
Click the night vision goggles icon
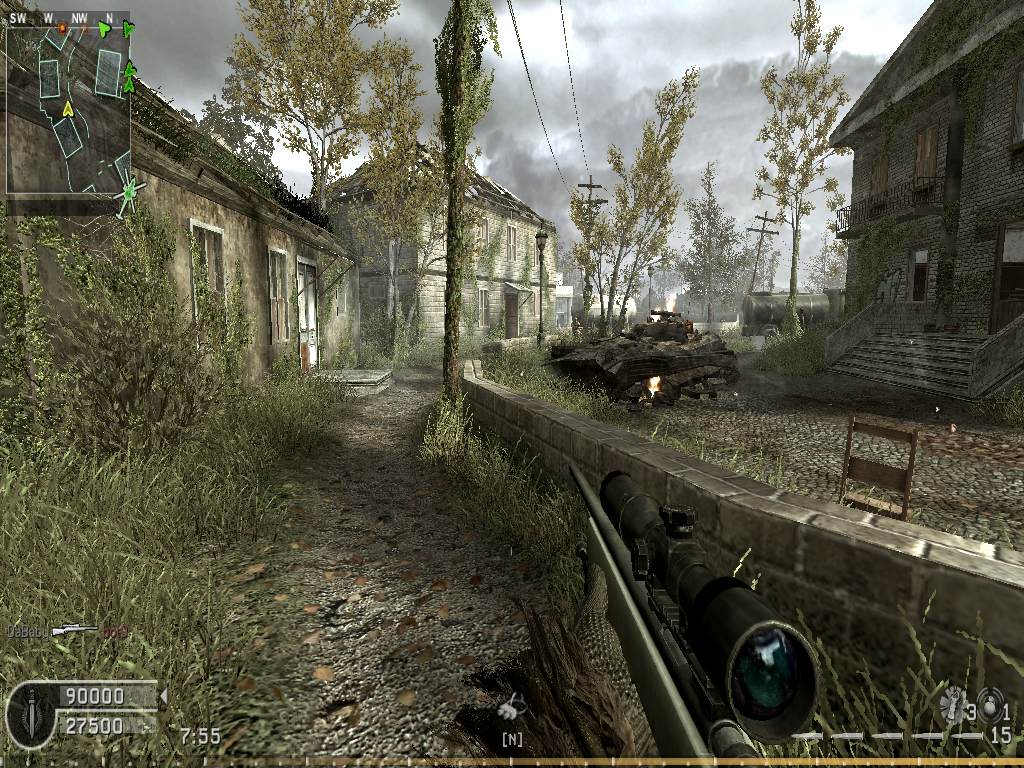(x=512, y=708)
